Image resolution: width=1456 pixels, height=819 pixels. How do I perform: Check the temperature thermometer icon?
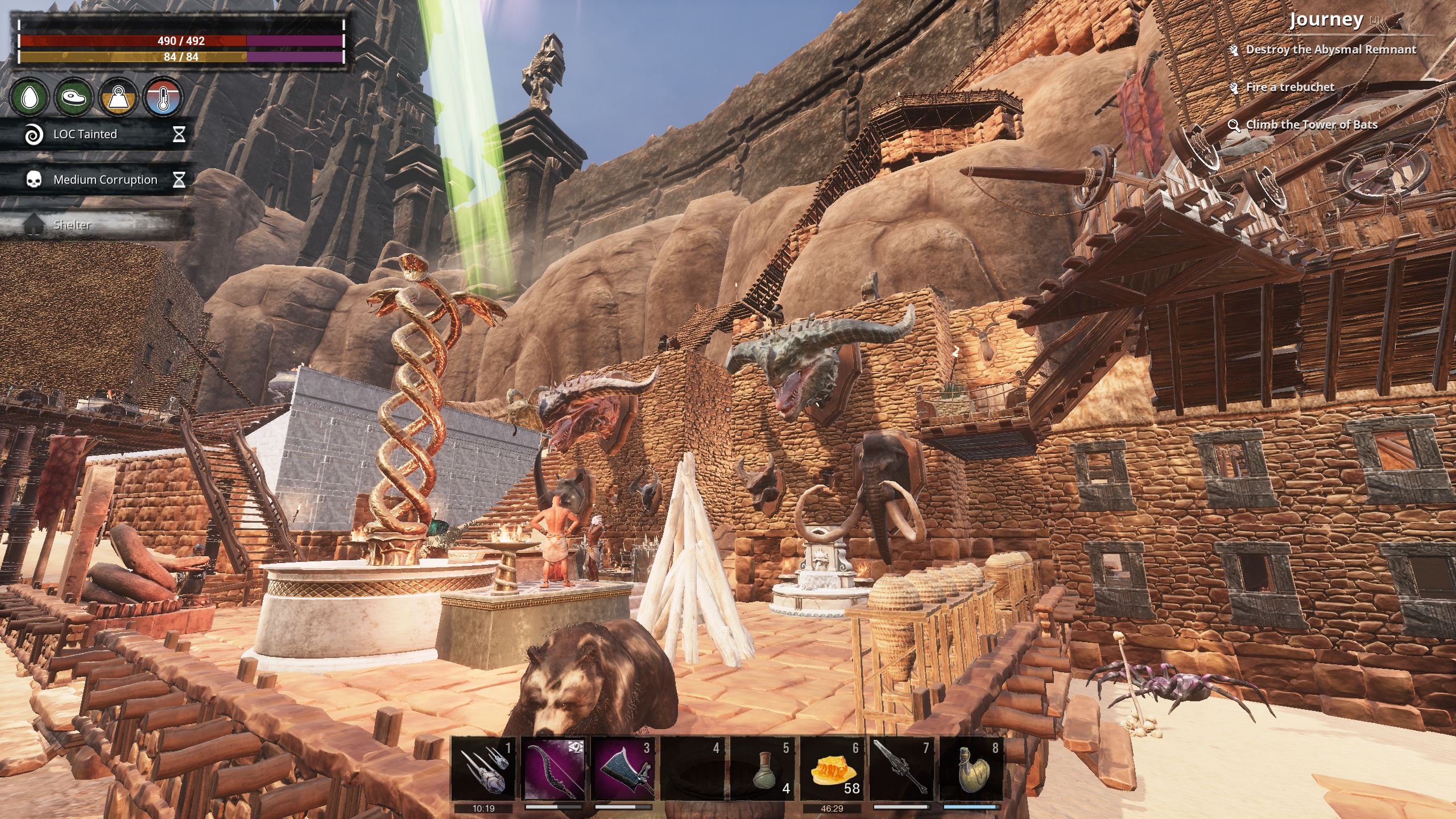point(164,97)
